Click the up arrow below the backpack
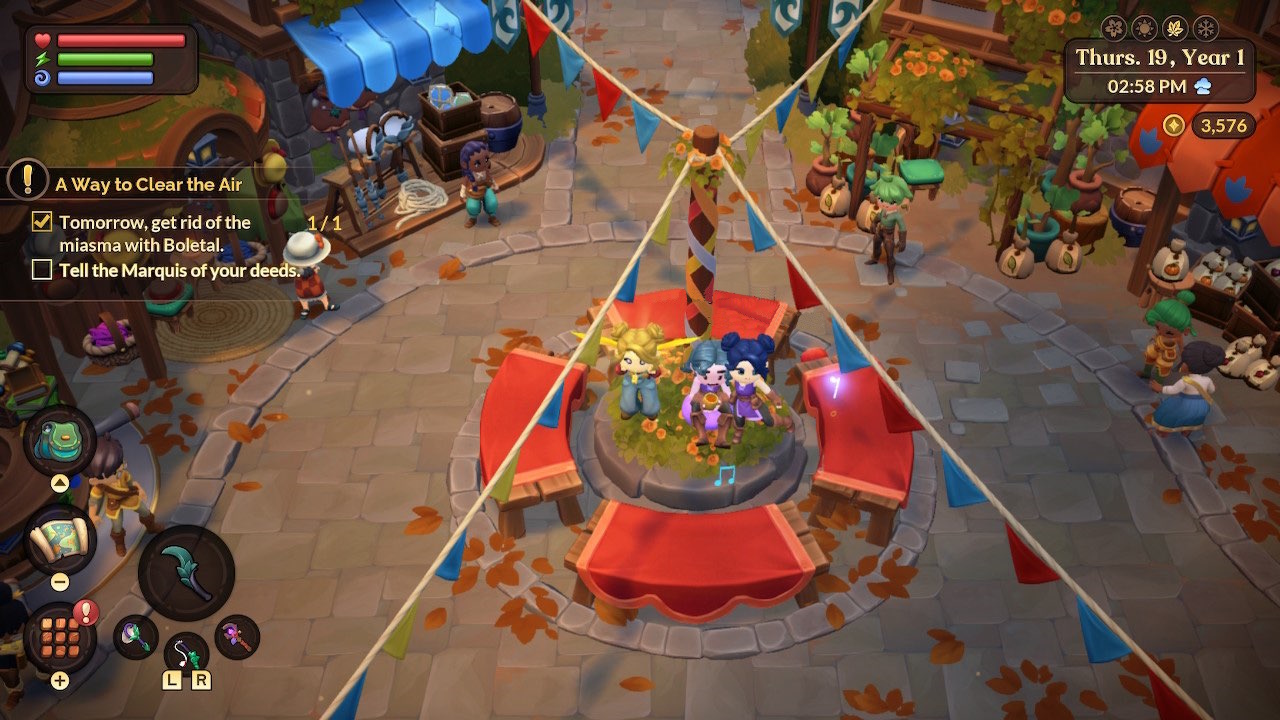Image resolution: width=1280 pixels, height=720 pixels. tap(59, 482)
